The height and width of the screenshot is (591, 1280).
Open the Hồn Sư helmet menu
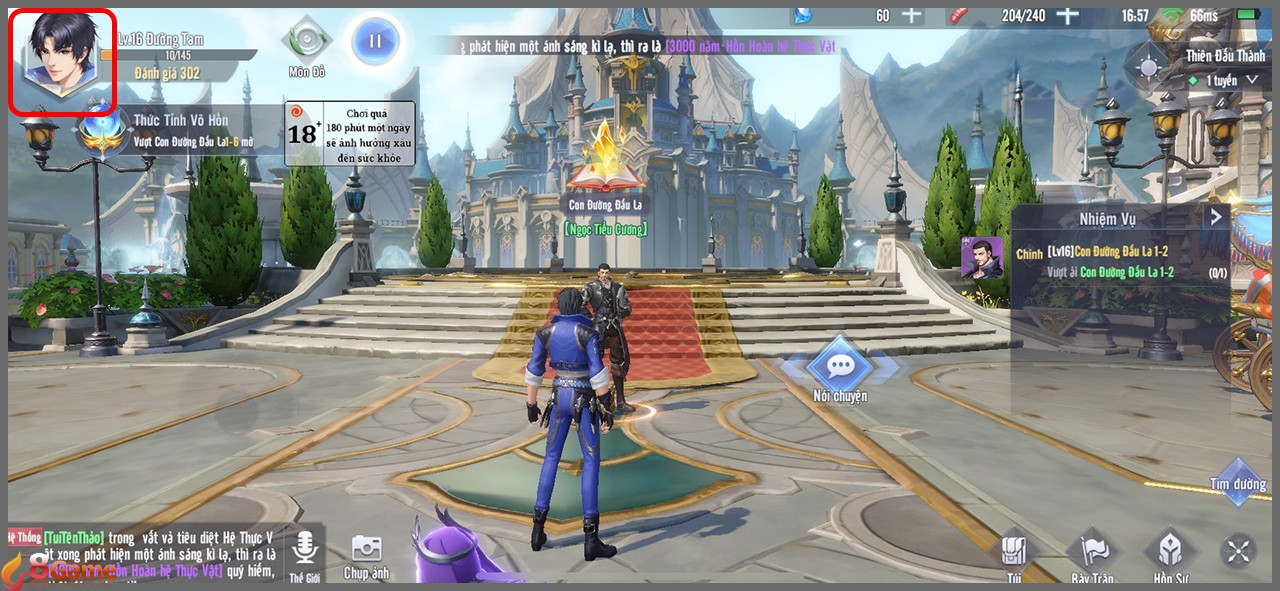pos(1169,553)
